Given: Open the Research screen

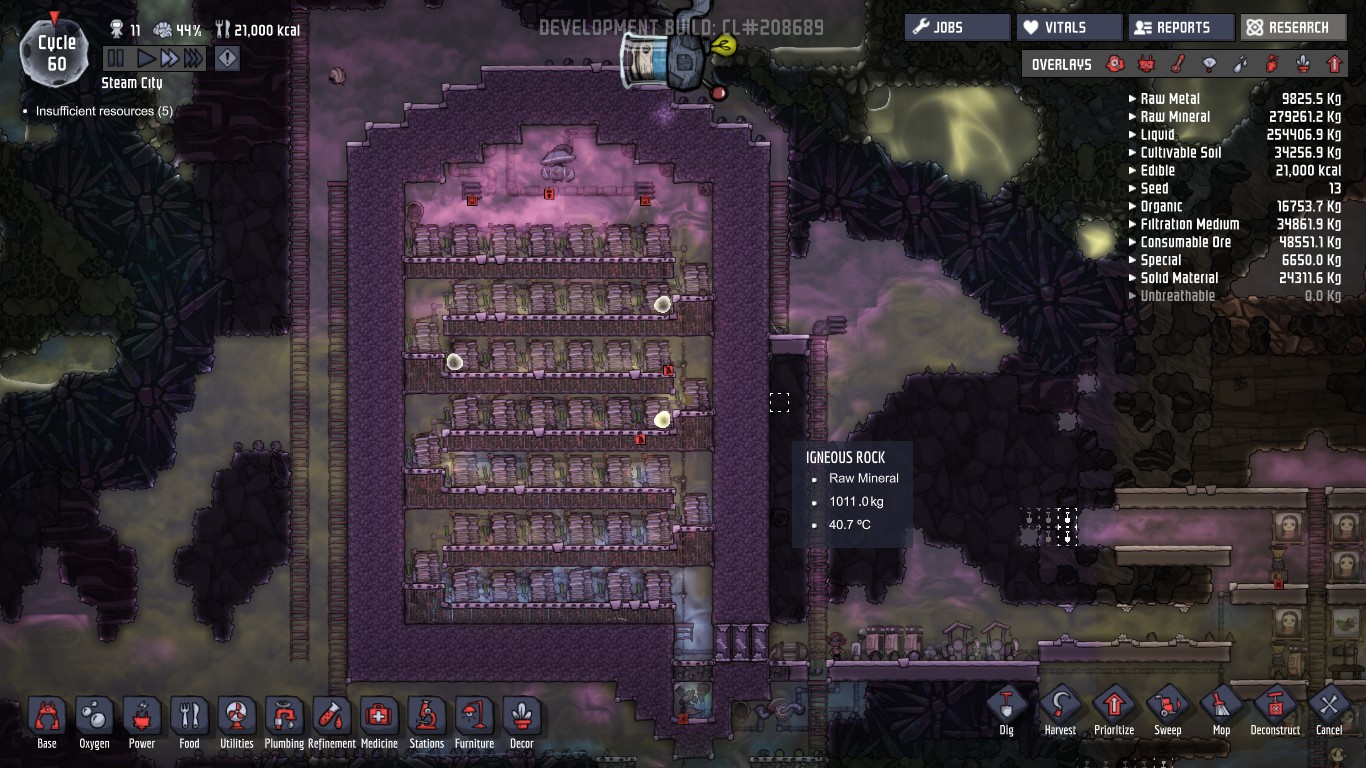Looking at the screenshot, I should click(x=1294, y=27).
